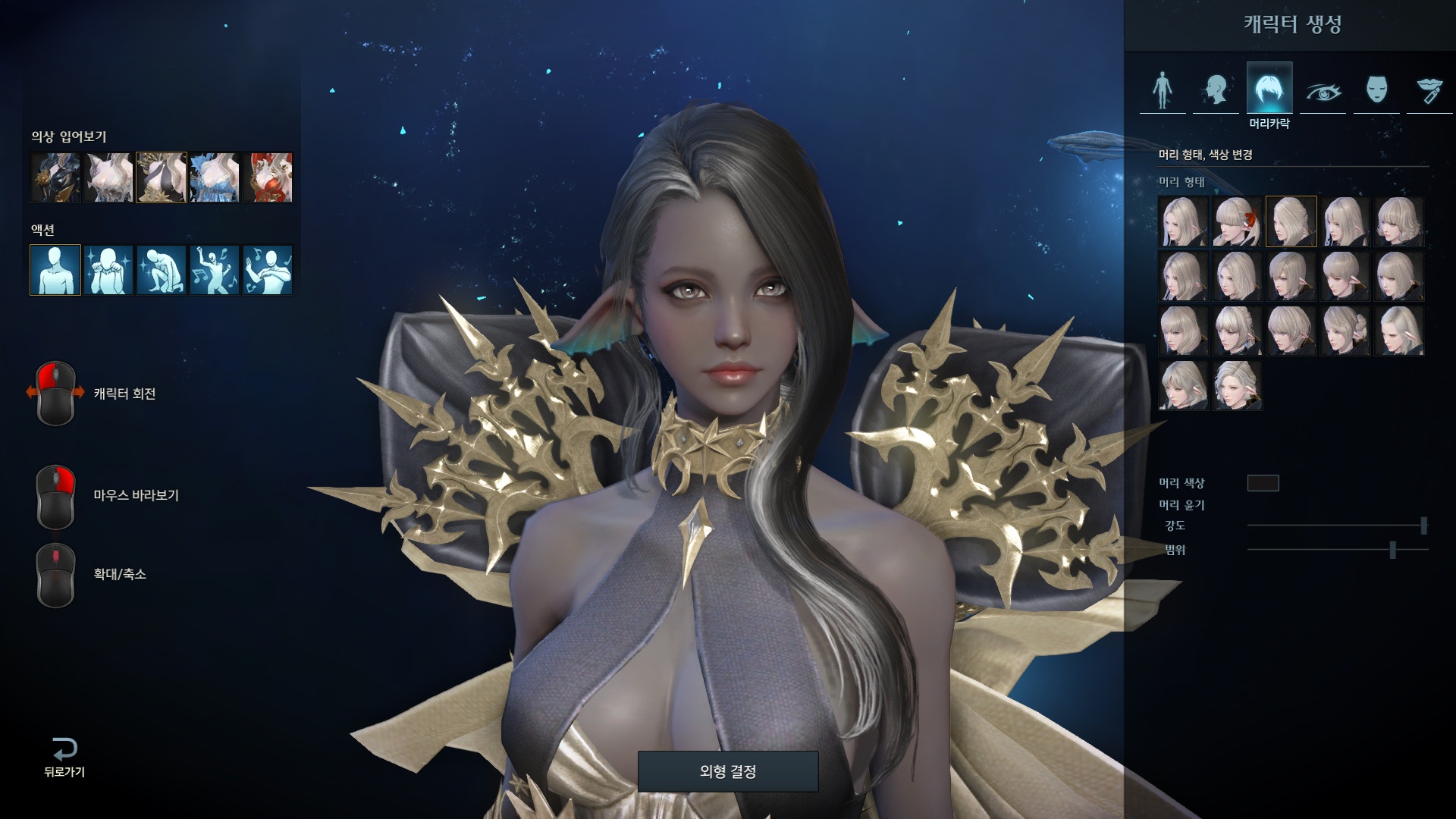
Task: Choose the hairstyle with the red ribbon
Action: [1237, 221]
